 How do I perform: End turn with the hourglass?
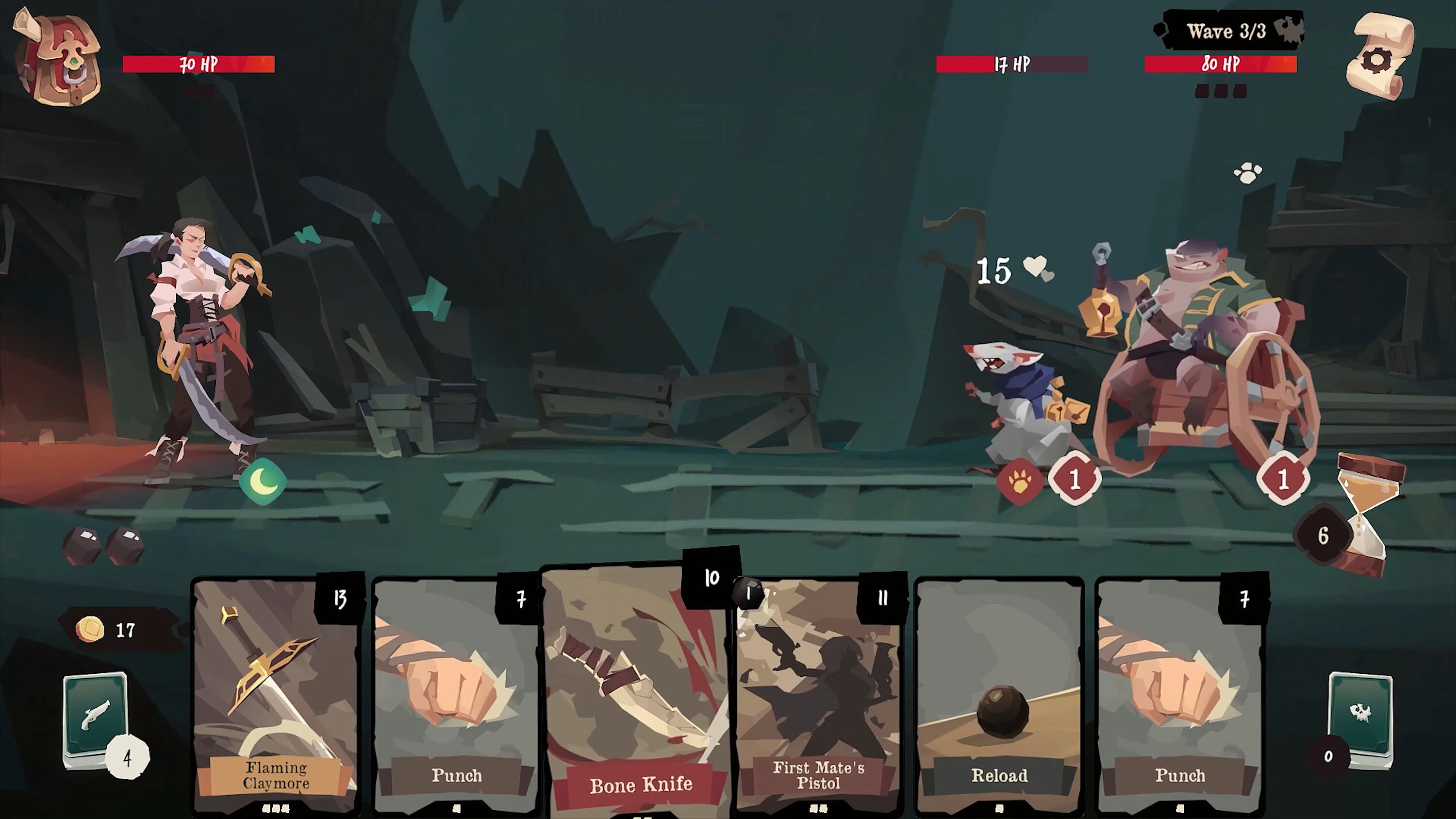point(1367,517)
